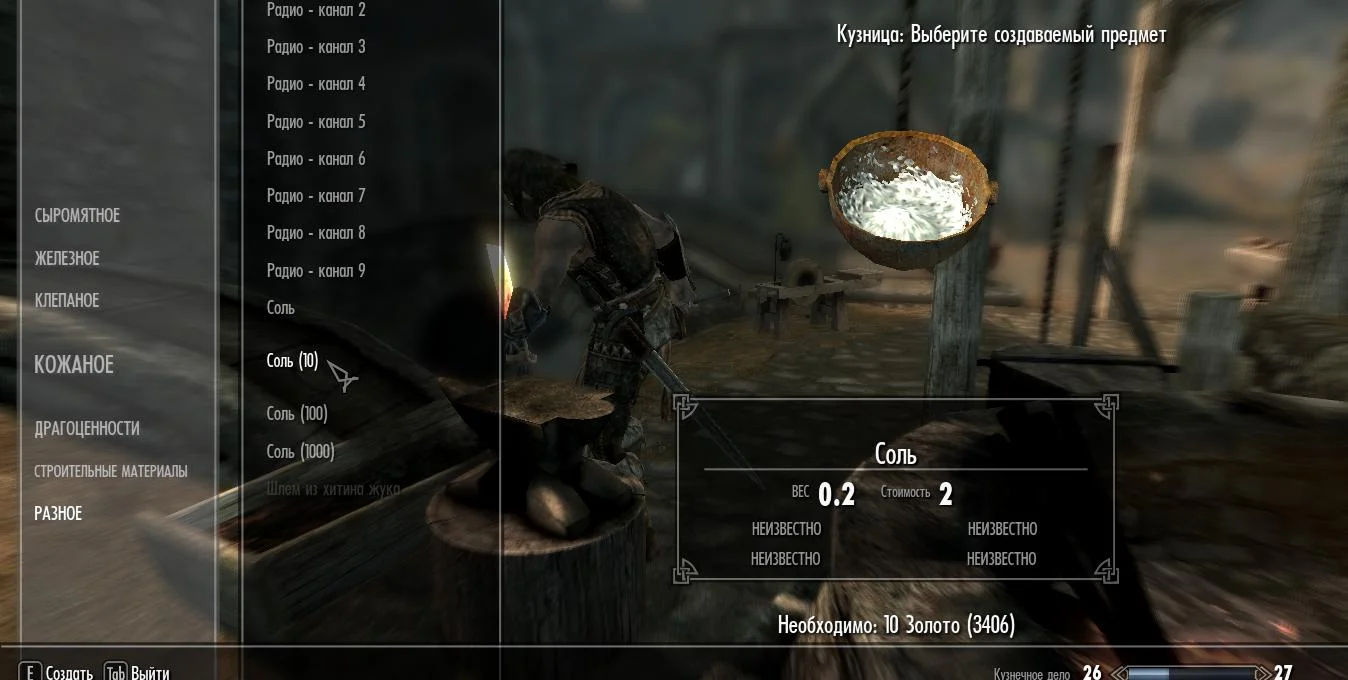
Task: Choose the Радио - канал 7 entry
Action: (x=316, y=196)
